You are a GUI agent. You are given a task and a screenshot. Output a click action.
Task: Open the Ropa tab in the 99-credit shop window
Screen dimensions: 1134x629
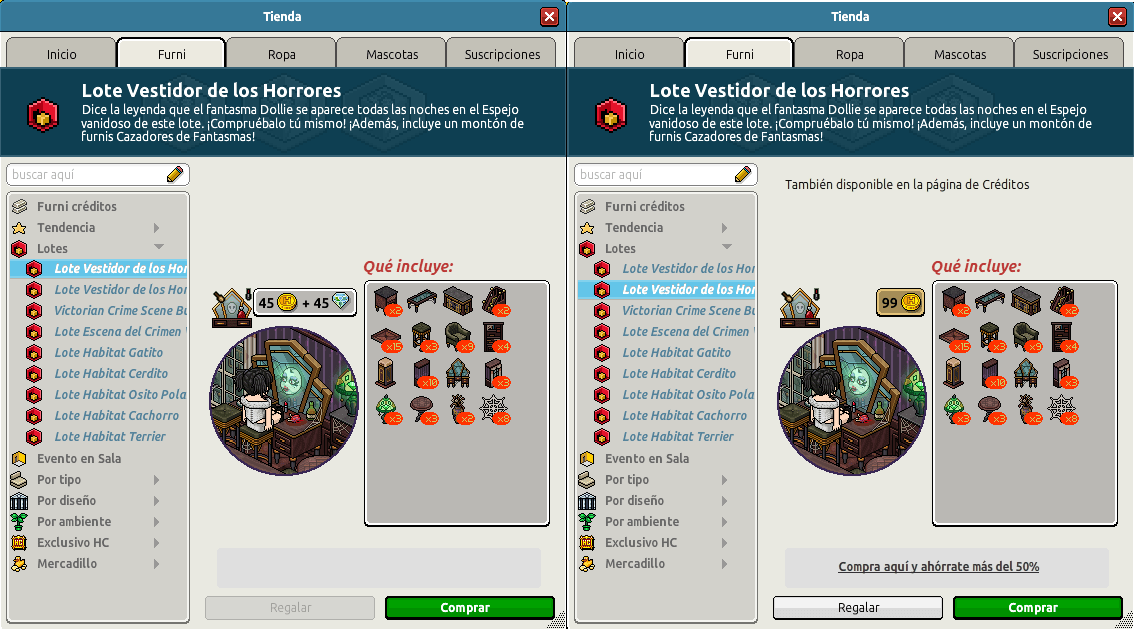[849, 54]
